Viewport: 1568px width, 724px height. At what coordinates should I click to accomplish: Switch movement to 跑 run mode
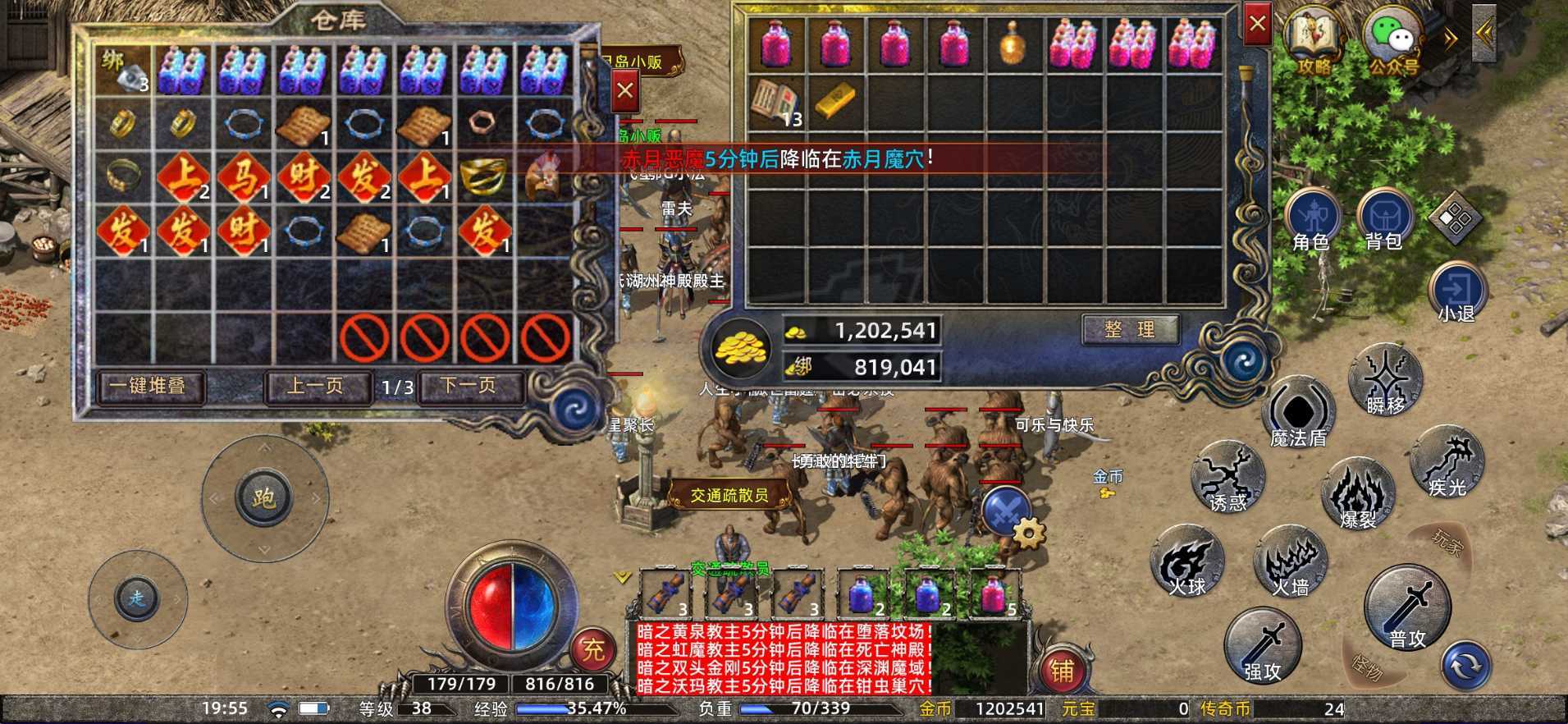click(x=263, y=498)
